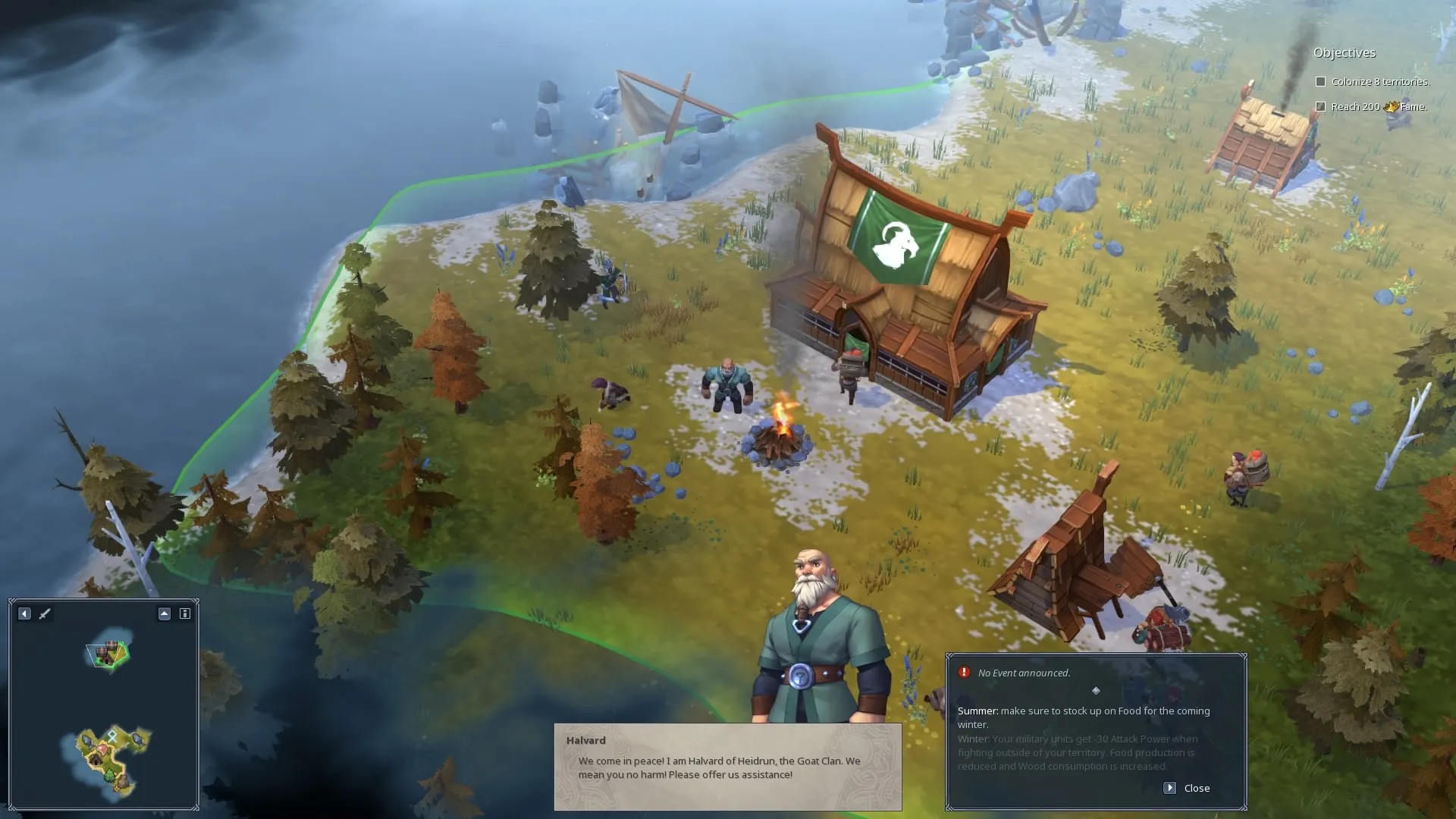Click the red event alert icon

pos(964,673)
